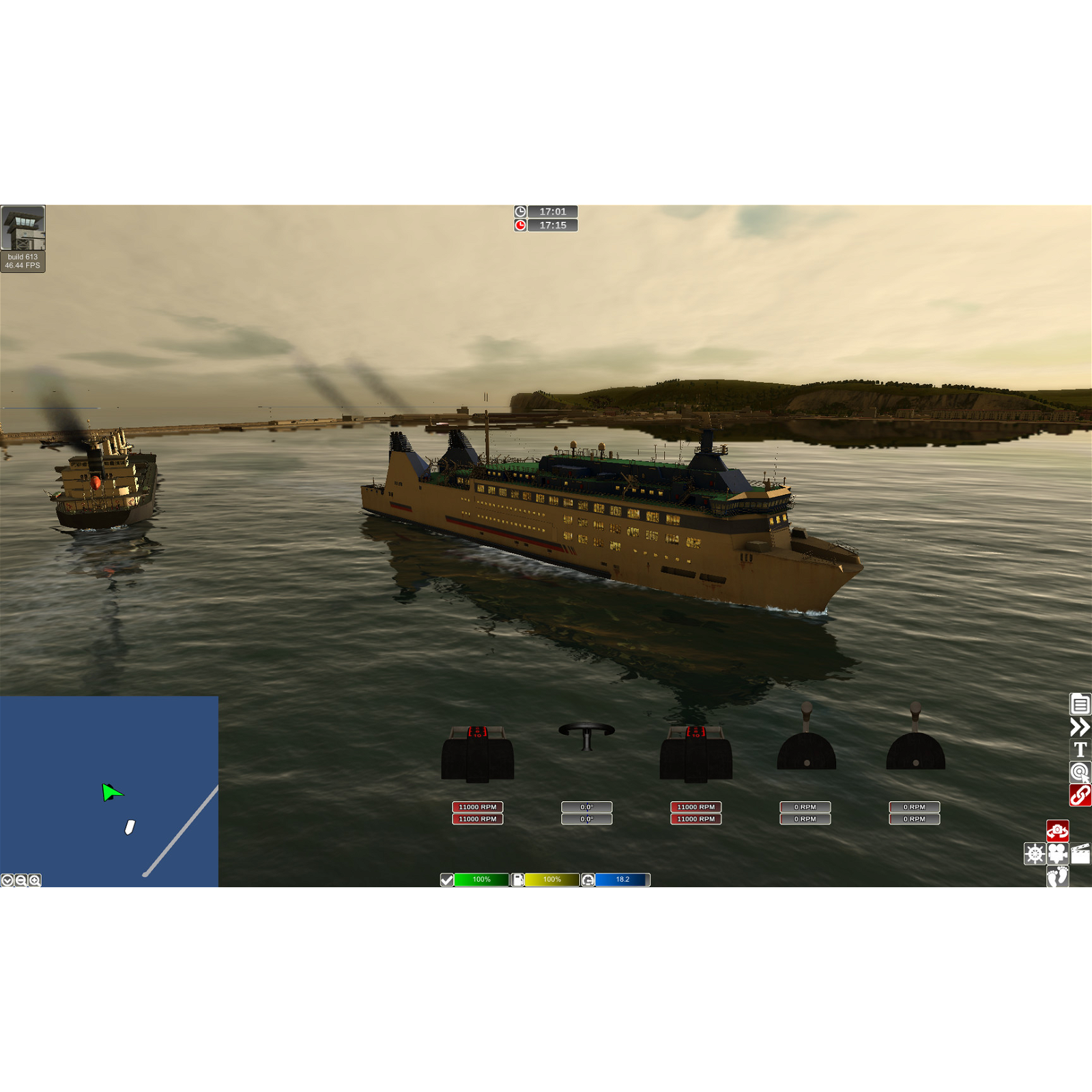This screenshot has height=1092, width=1092.
Task: Select the clapperboard replay mode
Action: [1080, 853]
